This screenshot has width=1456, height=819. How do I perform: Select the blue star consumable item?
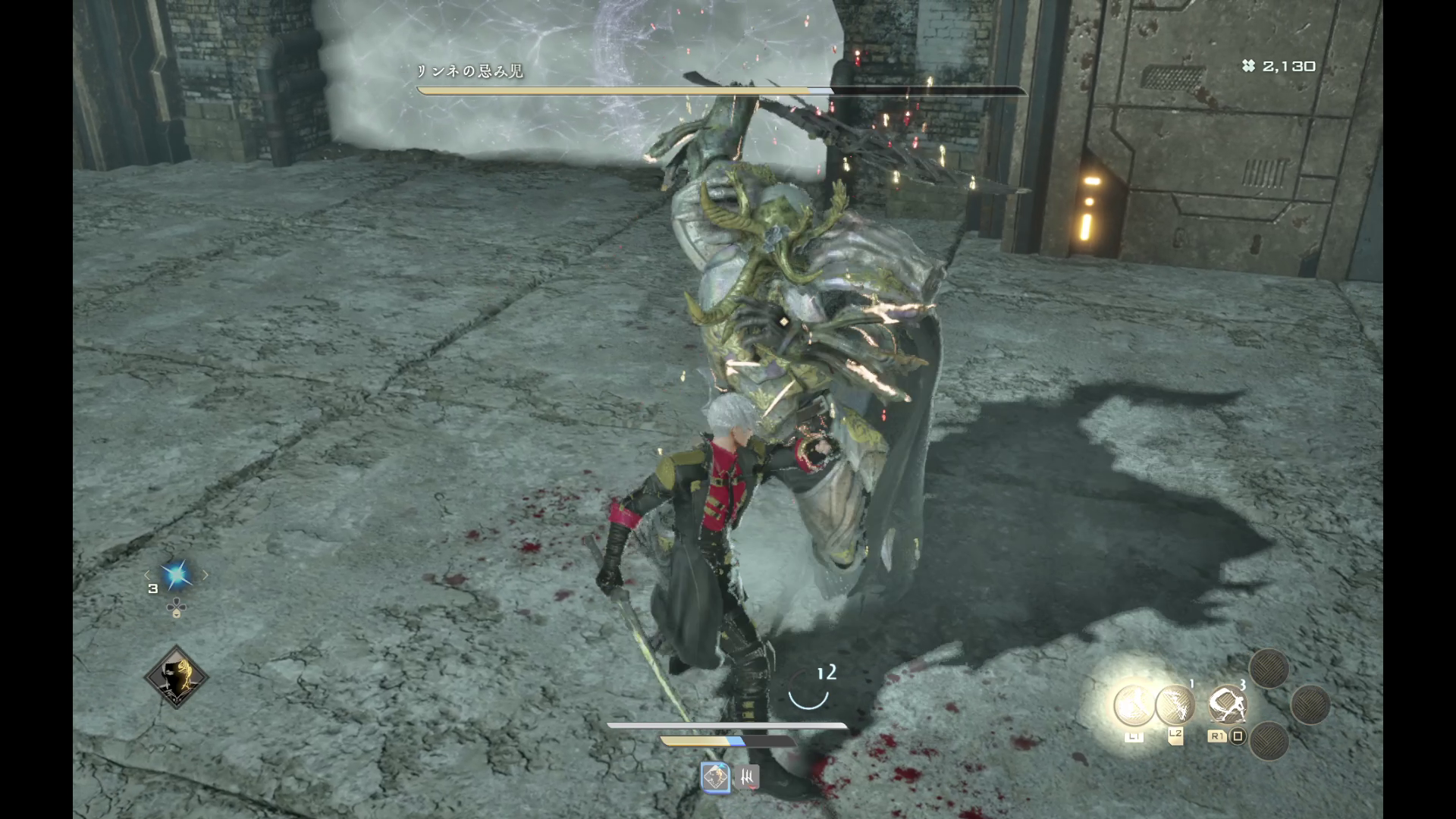(177, 576)
